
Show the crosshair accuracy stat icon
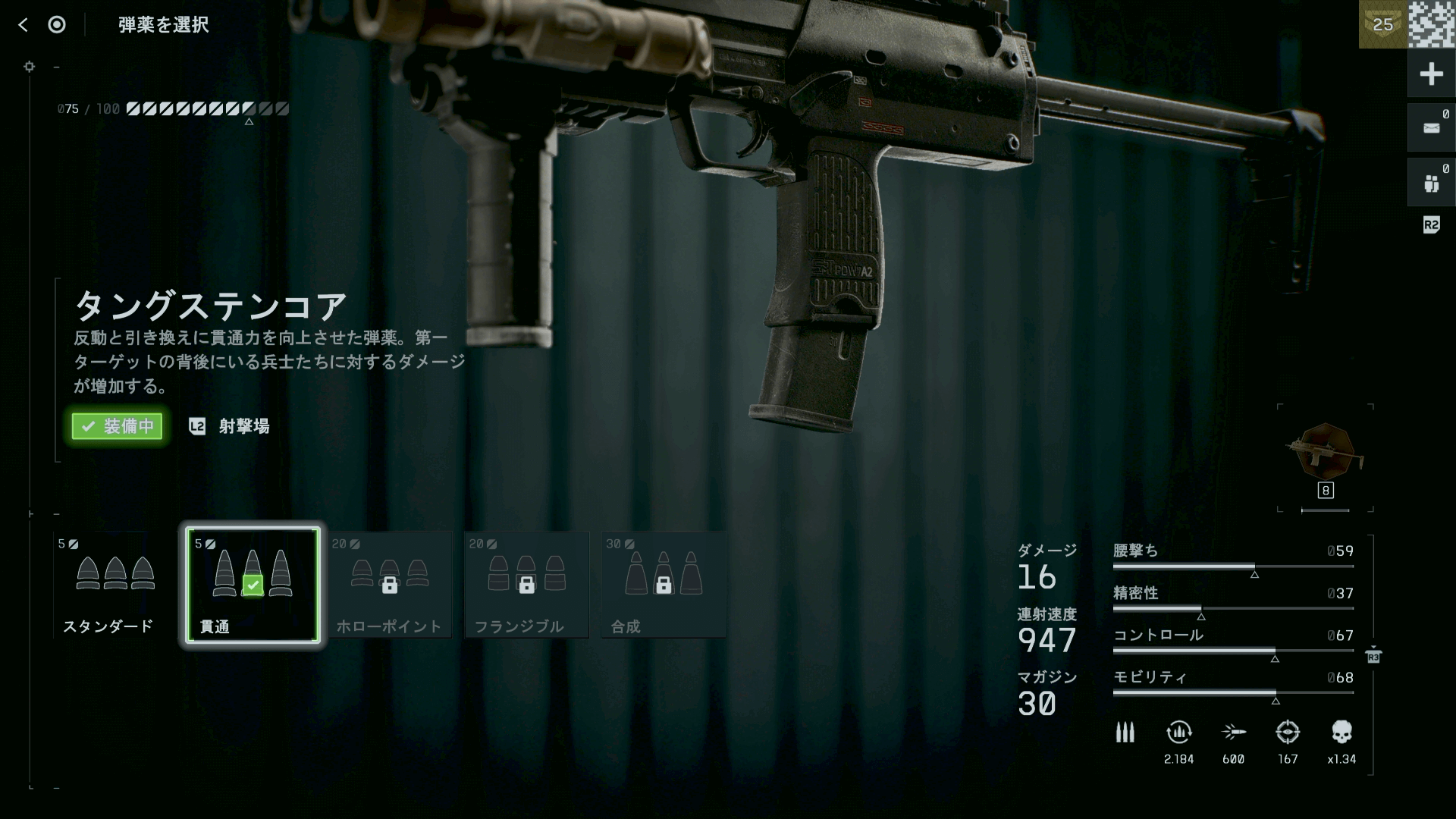(1288, 733)
